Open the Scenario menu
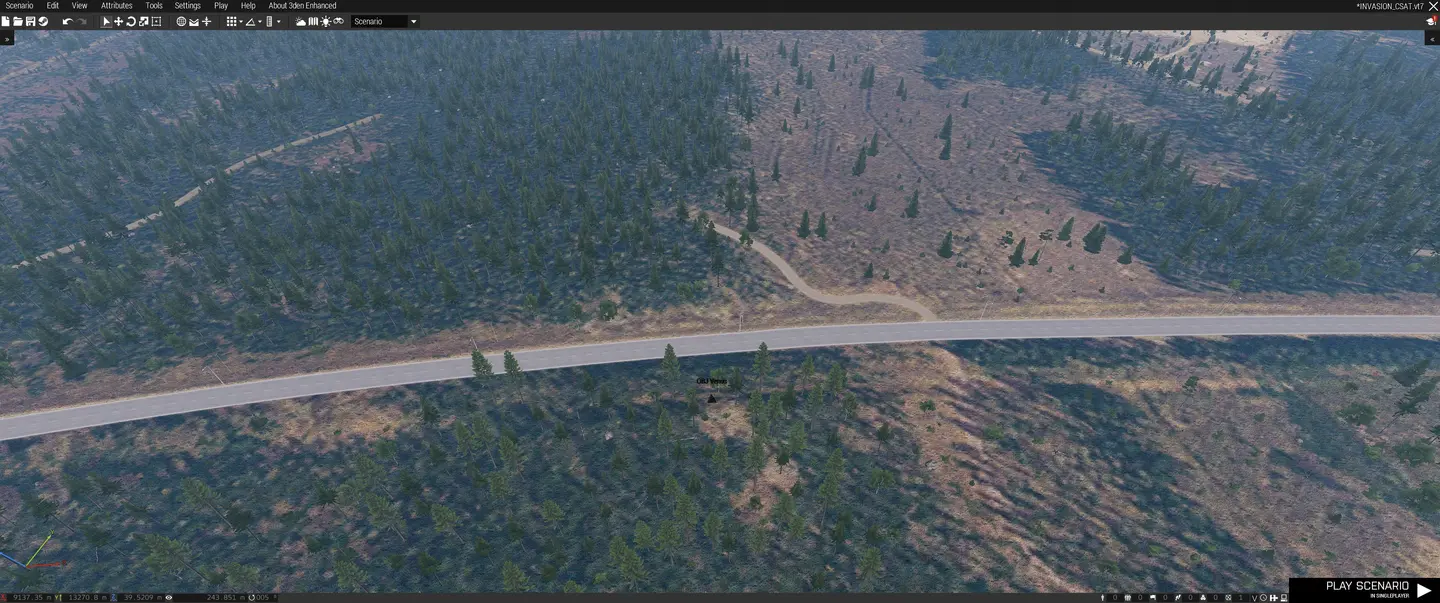Image resolution: width=1440 pixels, height=603 pixels. pyautogui.click(x=19, y=6)
